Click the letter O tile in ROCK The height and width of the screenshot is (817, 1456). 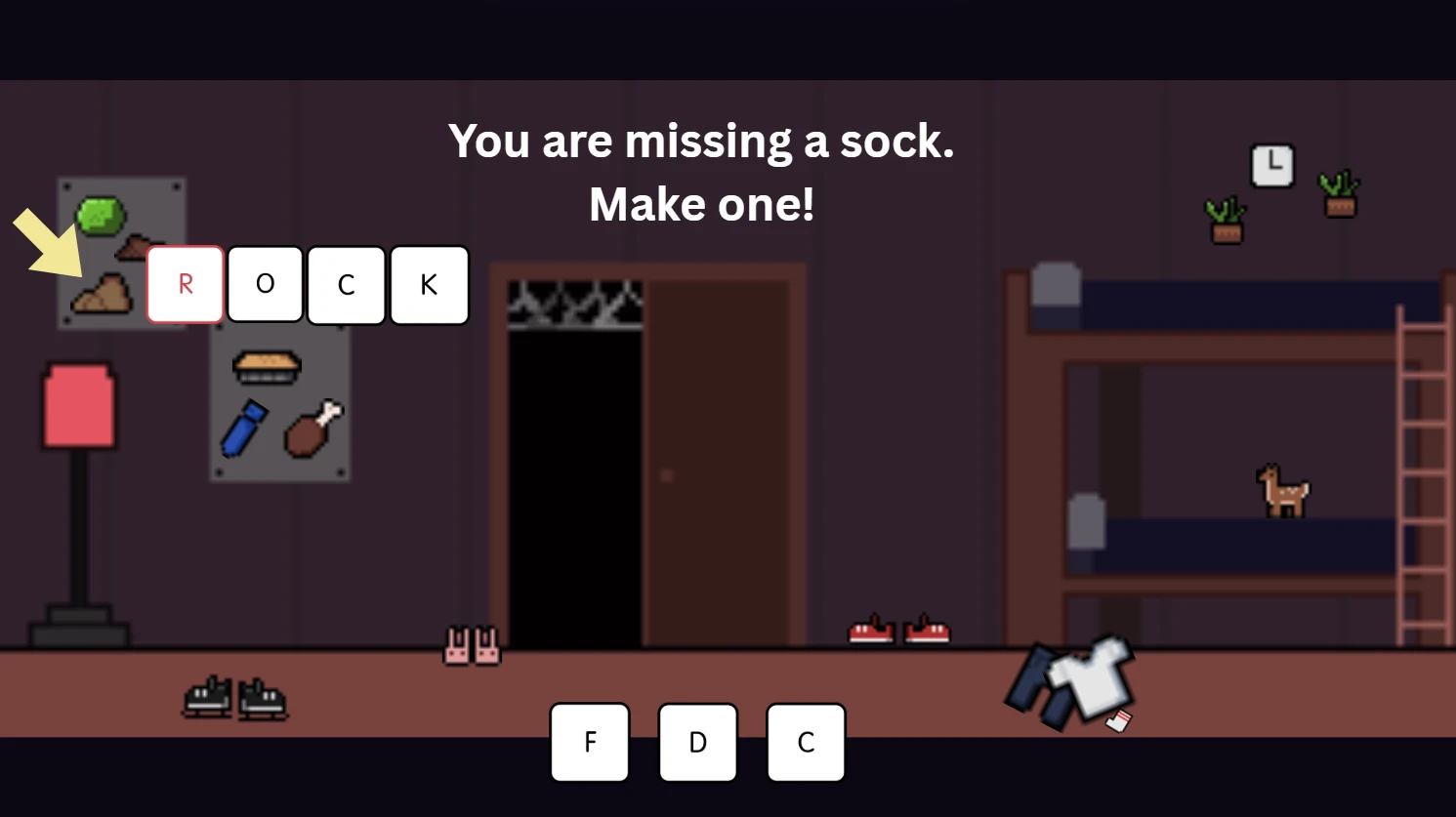pyautogui.click(x=265, y=284)
